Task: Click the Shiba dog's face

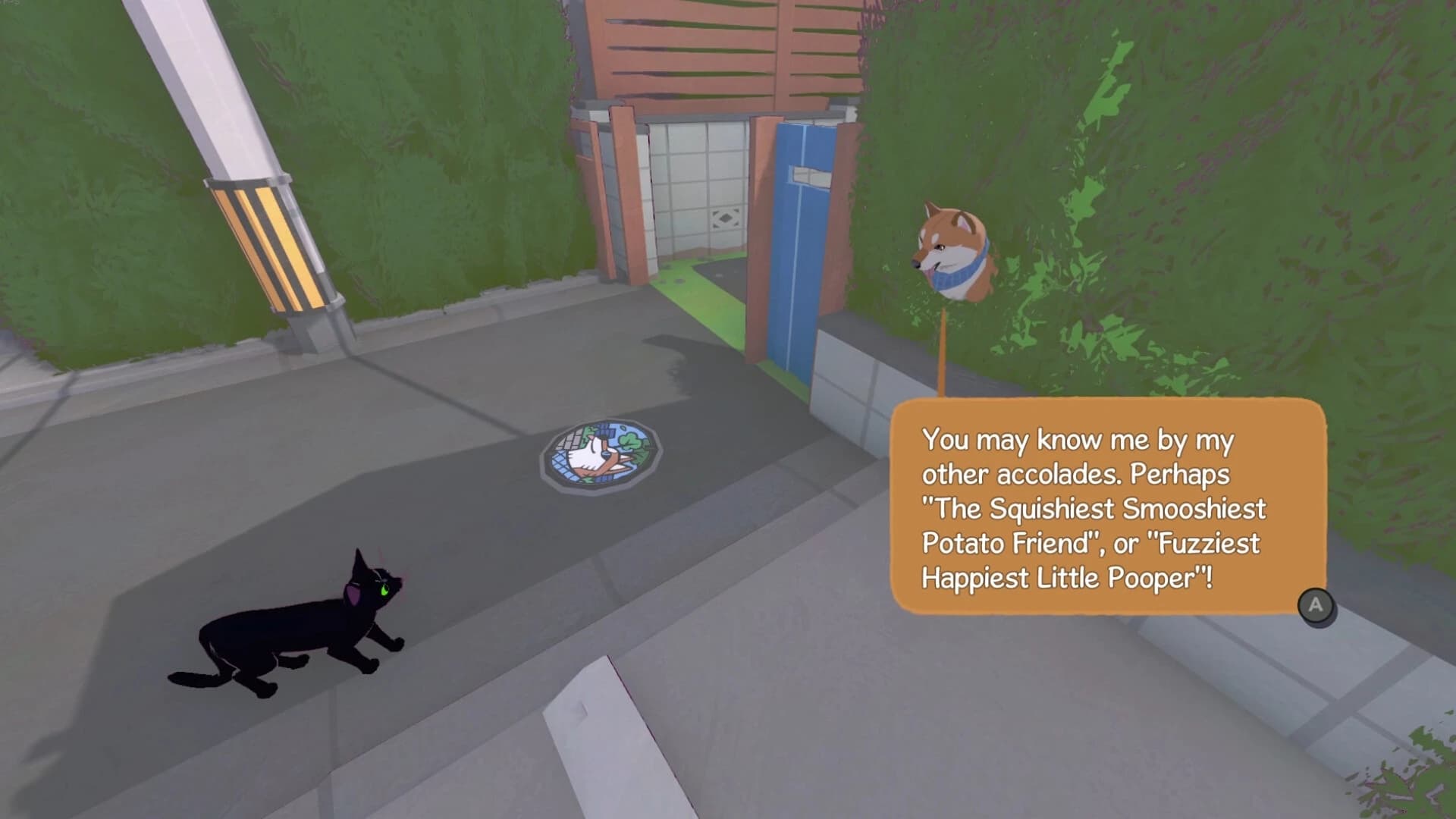Action: coord(944,243)
